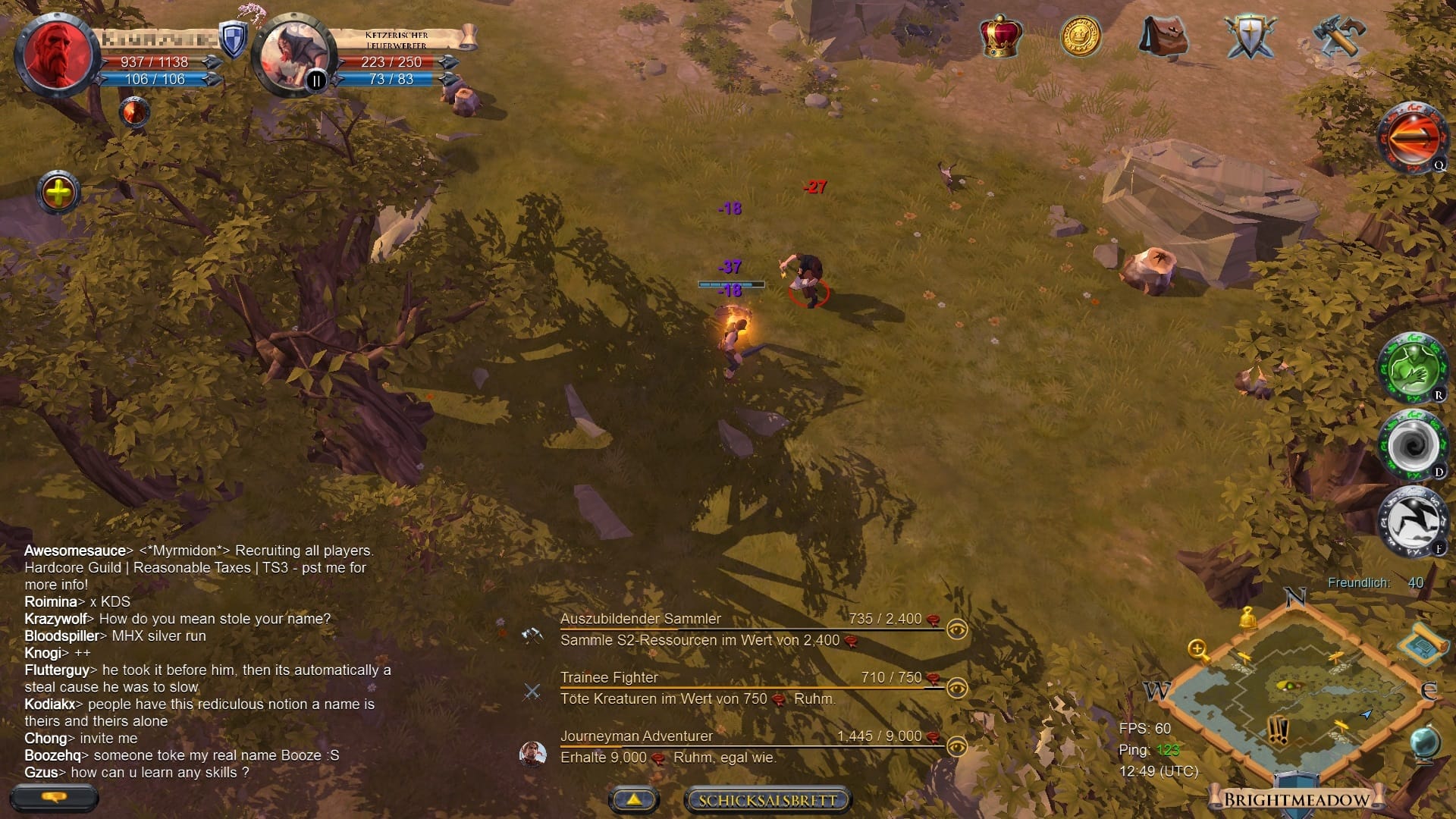Activate the green figure R ability

[x=1412, y=369]
